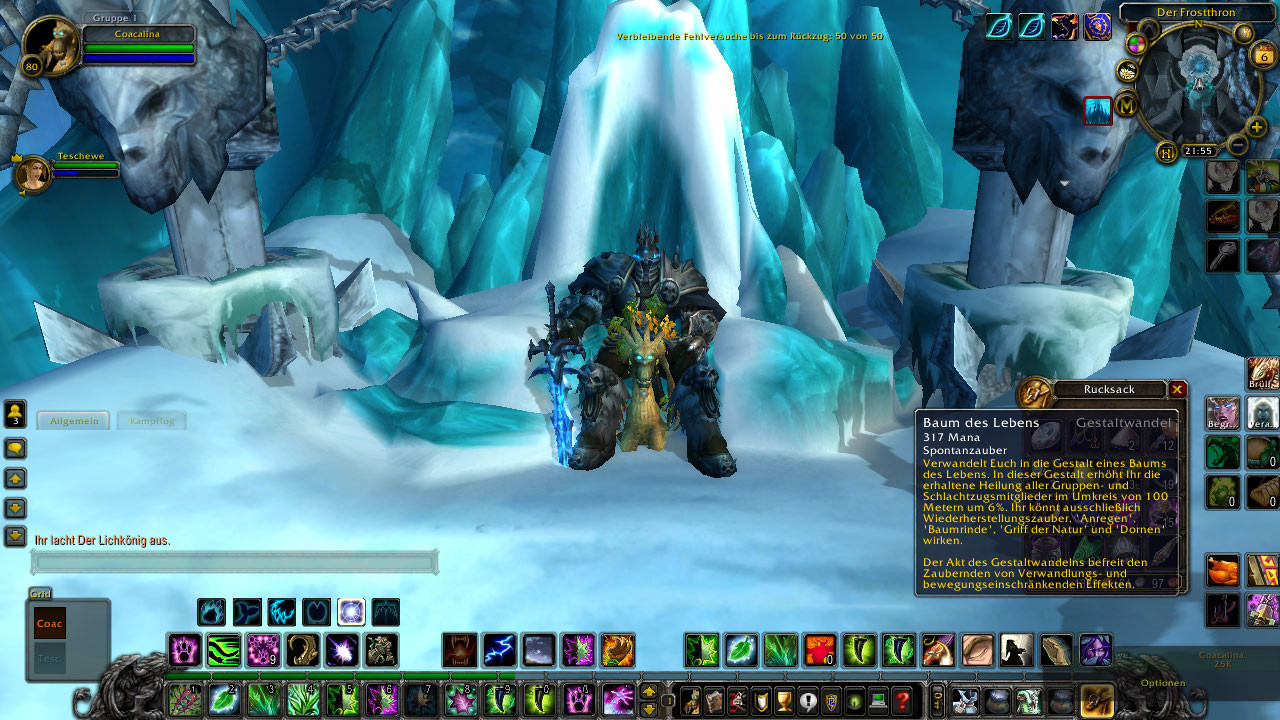Open the backpack bag slot button
Screen dimensions: 1280x720
[x=1097, y=700]
